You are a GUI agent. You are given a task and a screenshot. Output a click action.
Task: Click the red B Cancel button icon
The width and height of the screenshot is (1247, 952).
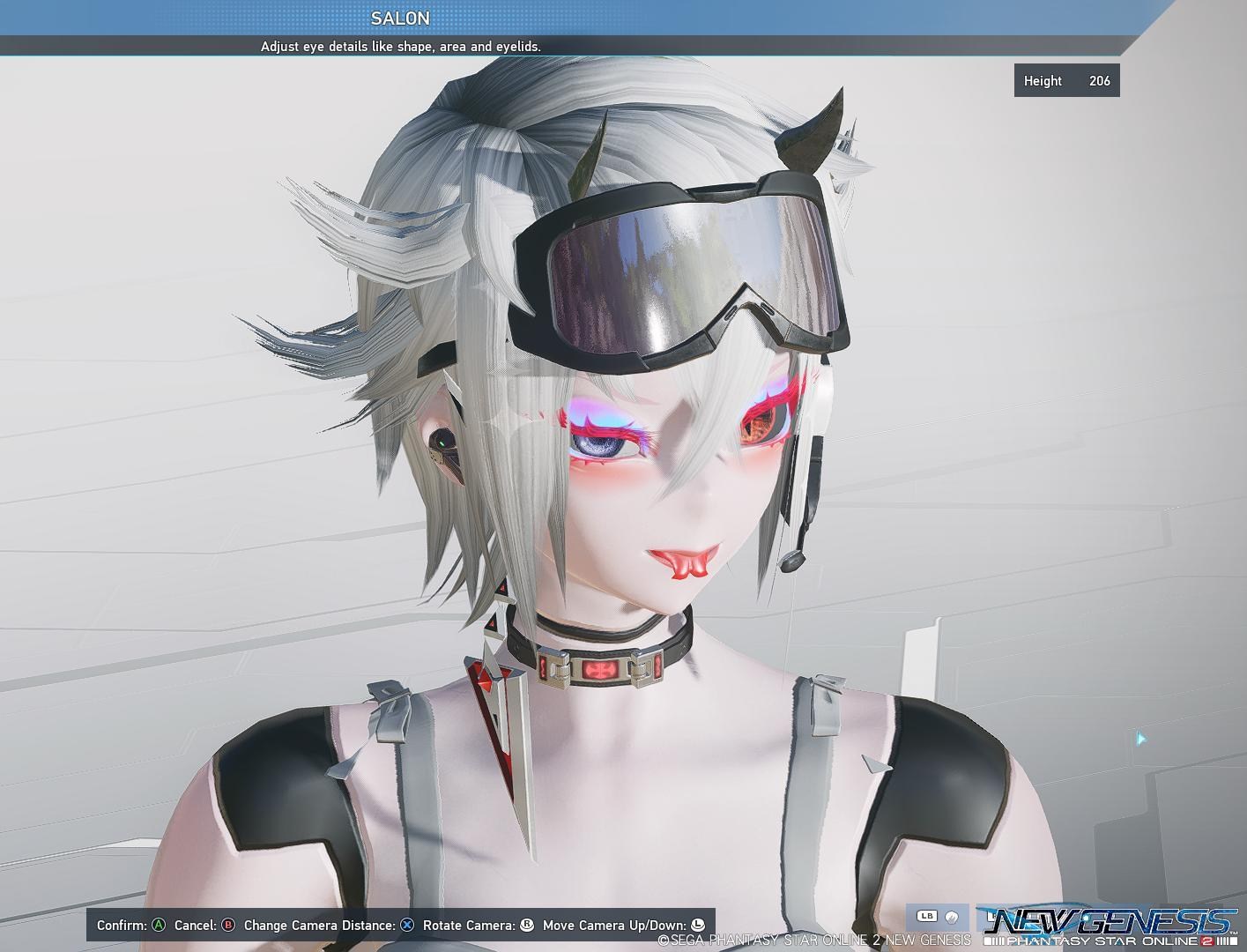click(x=227, y=926)
